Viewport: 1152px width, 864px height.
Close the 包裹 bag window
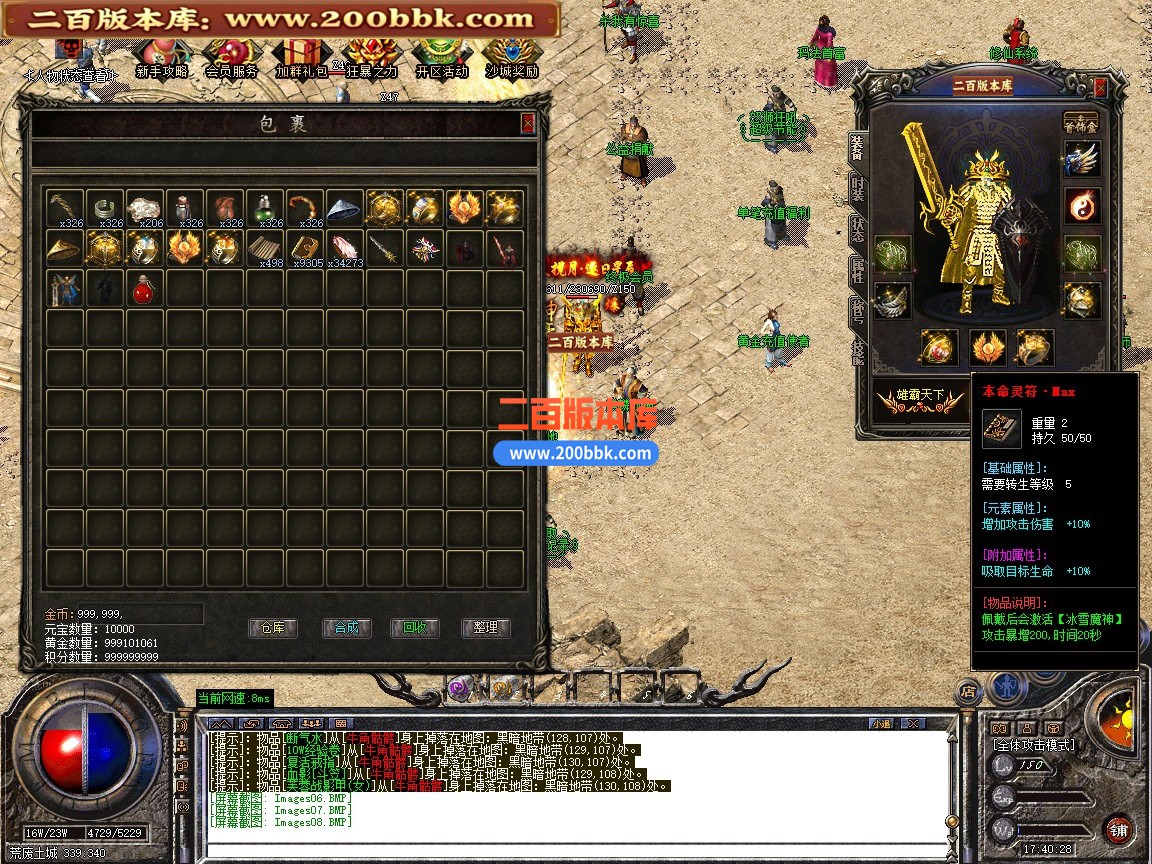[x=528, y=123]
